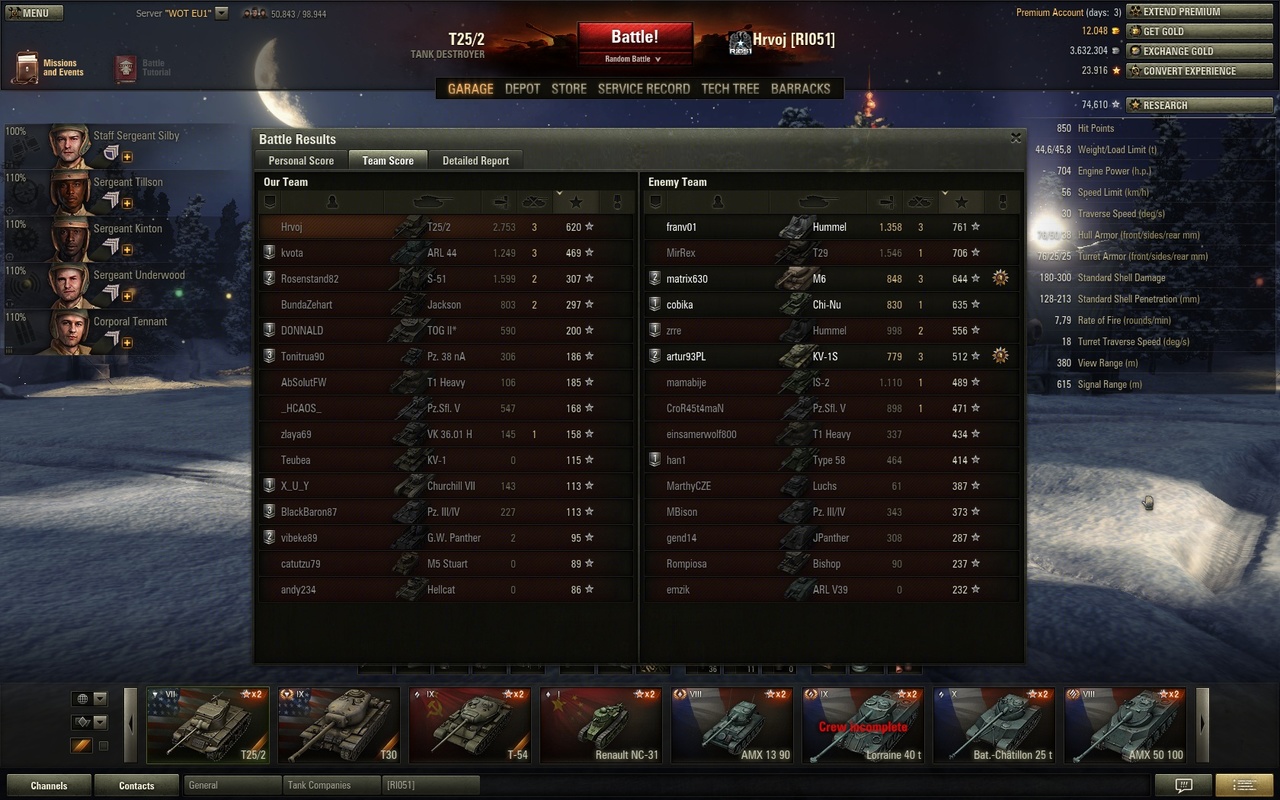Open the Tech Tree
This screenshot has height=800, width=1280.
(x=730, y=89)
